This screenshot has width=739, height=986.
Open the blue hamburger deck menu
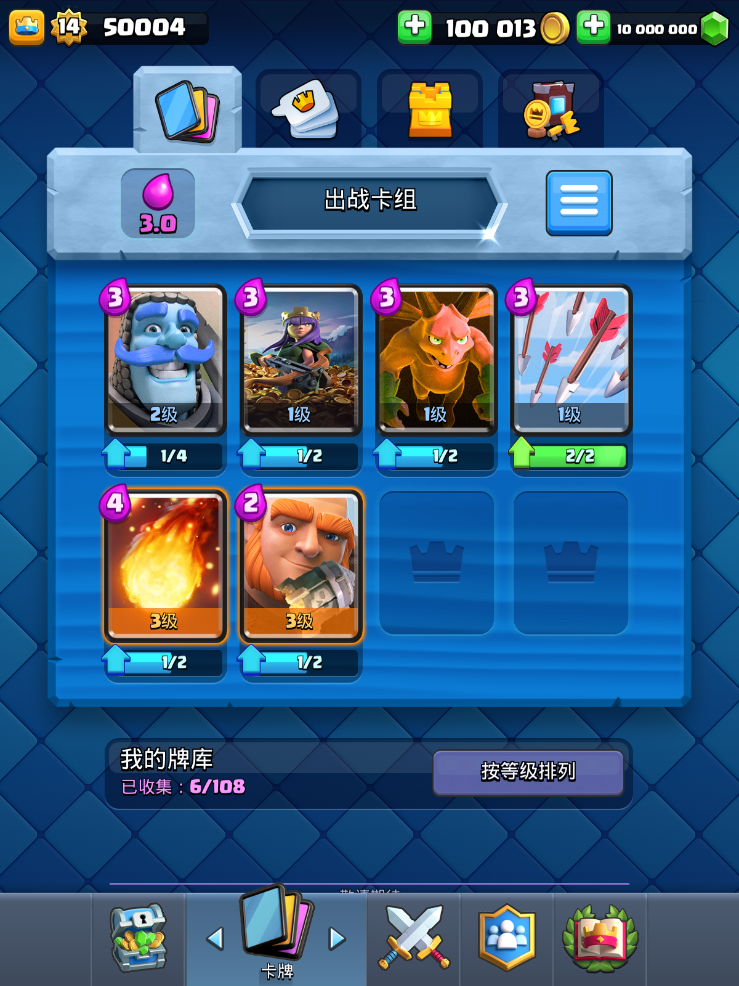pyautogui.click(x=578, y=203)
